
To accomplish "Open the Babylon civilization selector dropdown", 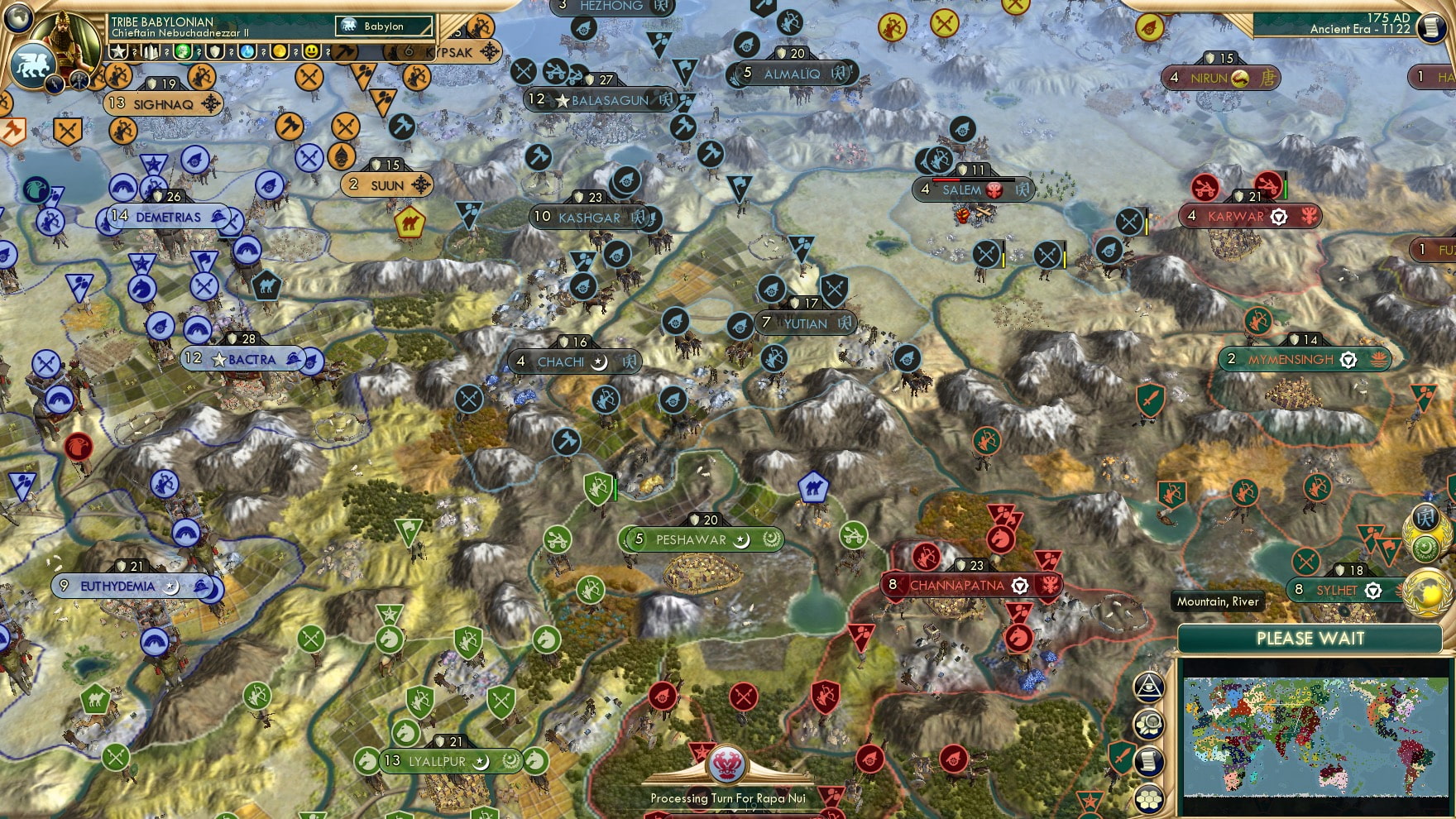I will [x=383, y=26].
